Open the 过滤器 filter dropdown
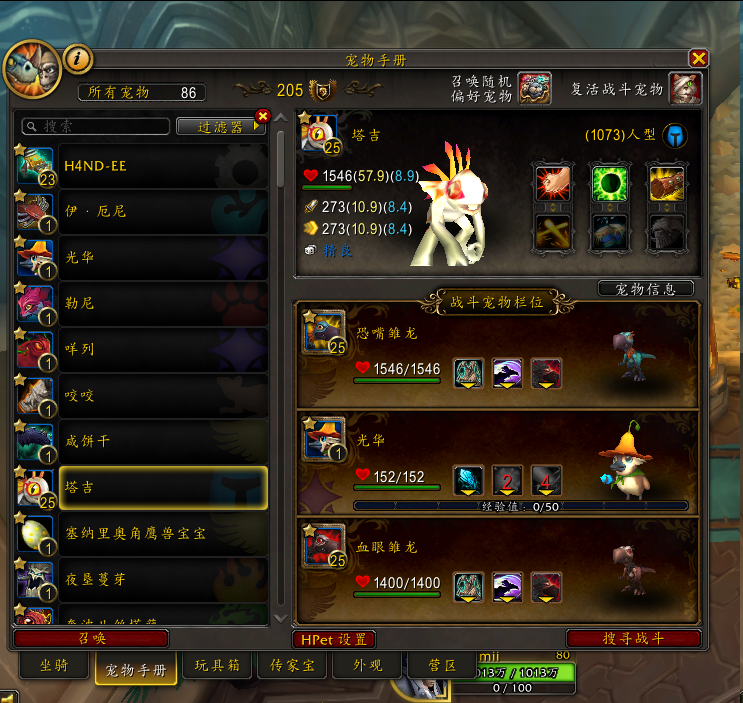Screen dimensions: 743x703 coord(224,127)
